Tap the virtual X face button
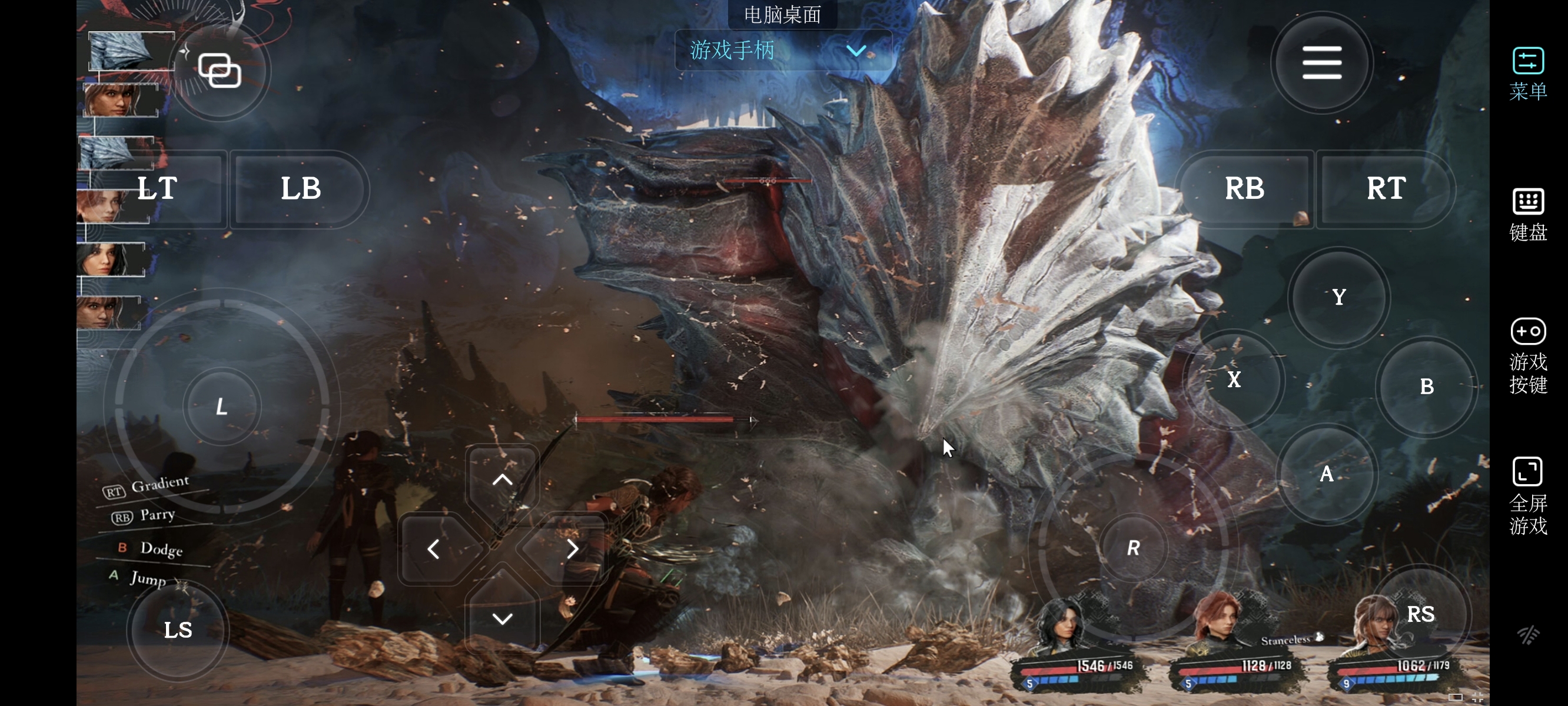 coord(1234,380)
